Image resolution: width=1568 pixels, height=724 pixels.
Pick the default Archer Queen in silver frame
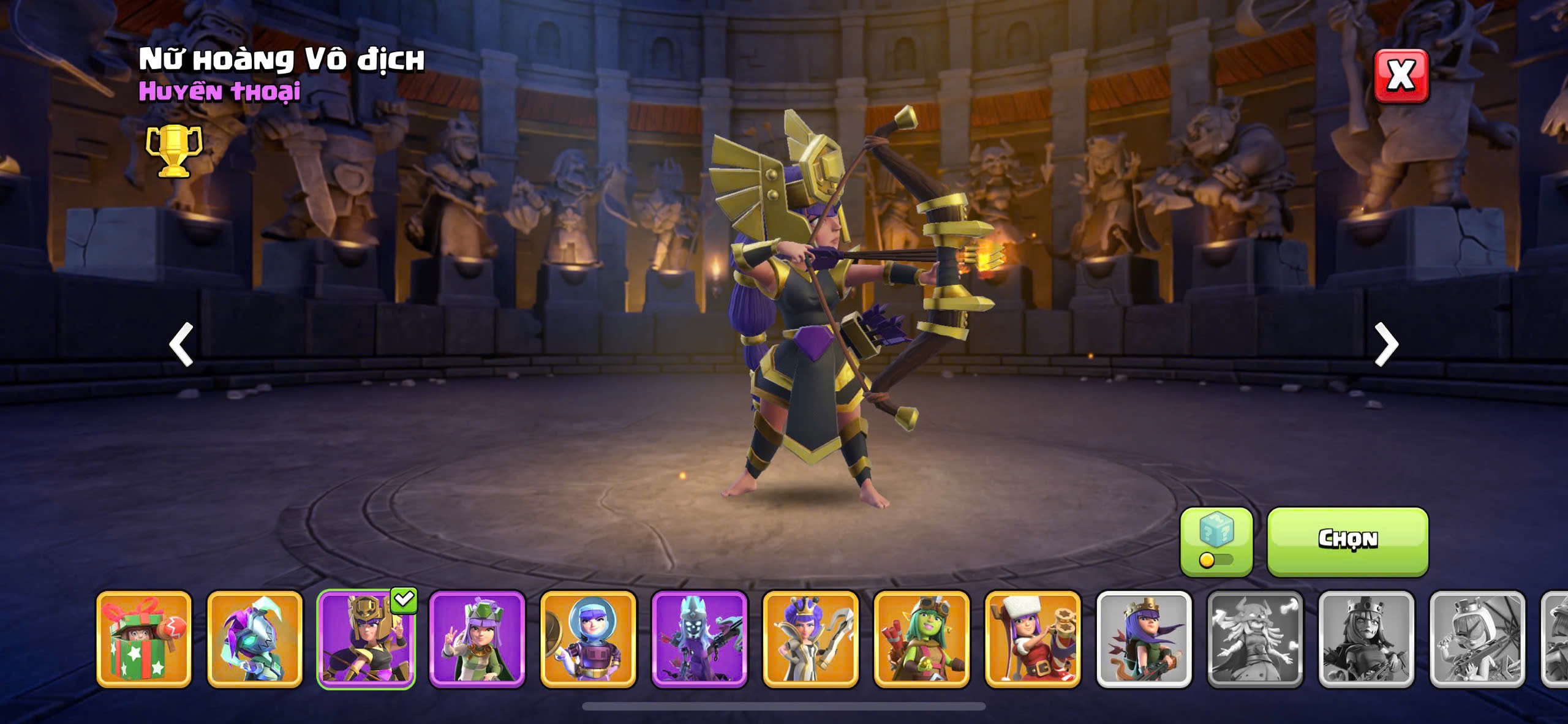1144,638
